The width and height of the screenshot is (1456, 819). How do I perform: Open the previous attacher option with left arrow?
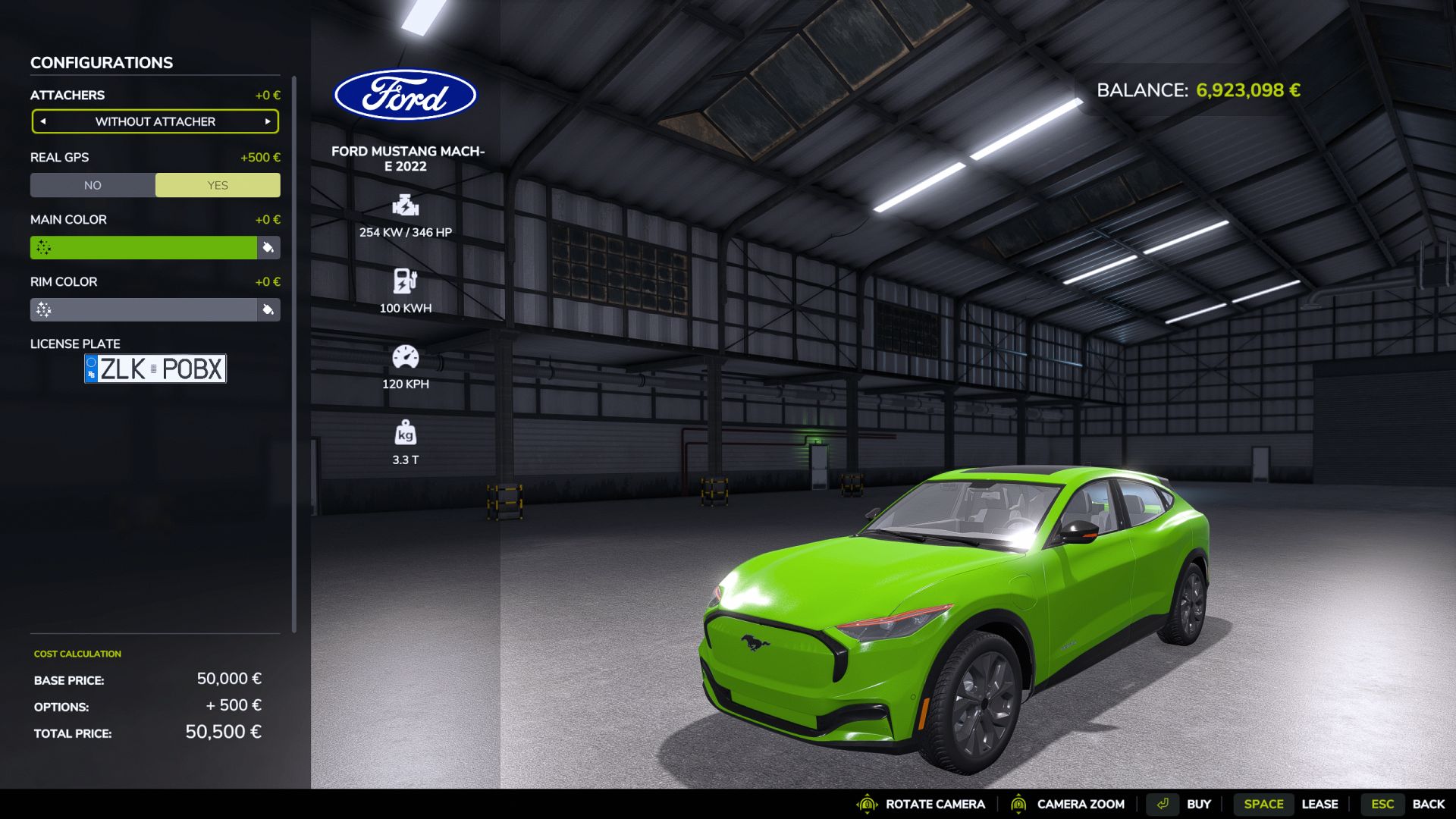coord(43,121)
